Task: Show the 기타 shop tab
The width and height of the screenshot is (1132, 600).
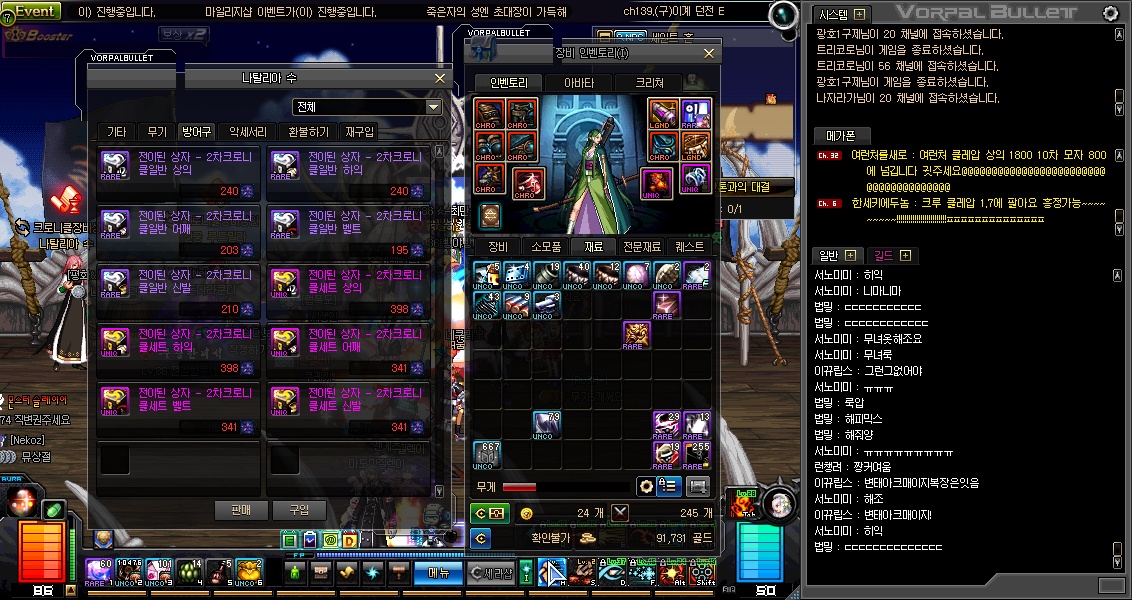Action: tap(116, 131)
